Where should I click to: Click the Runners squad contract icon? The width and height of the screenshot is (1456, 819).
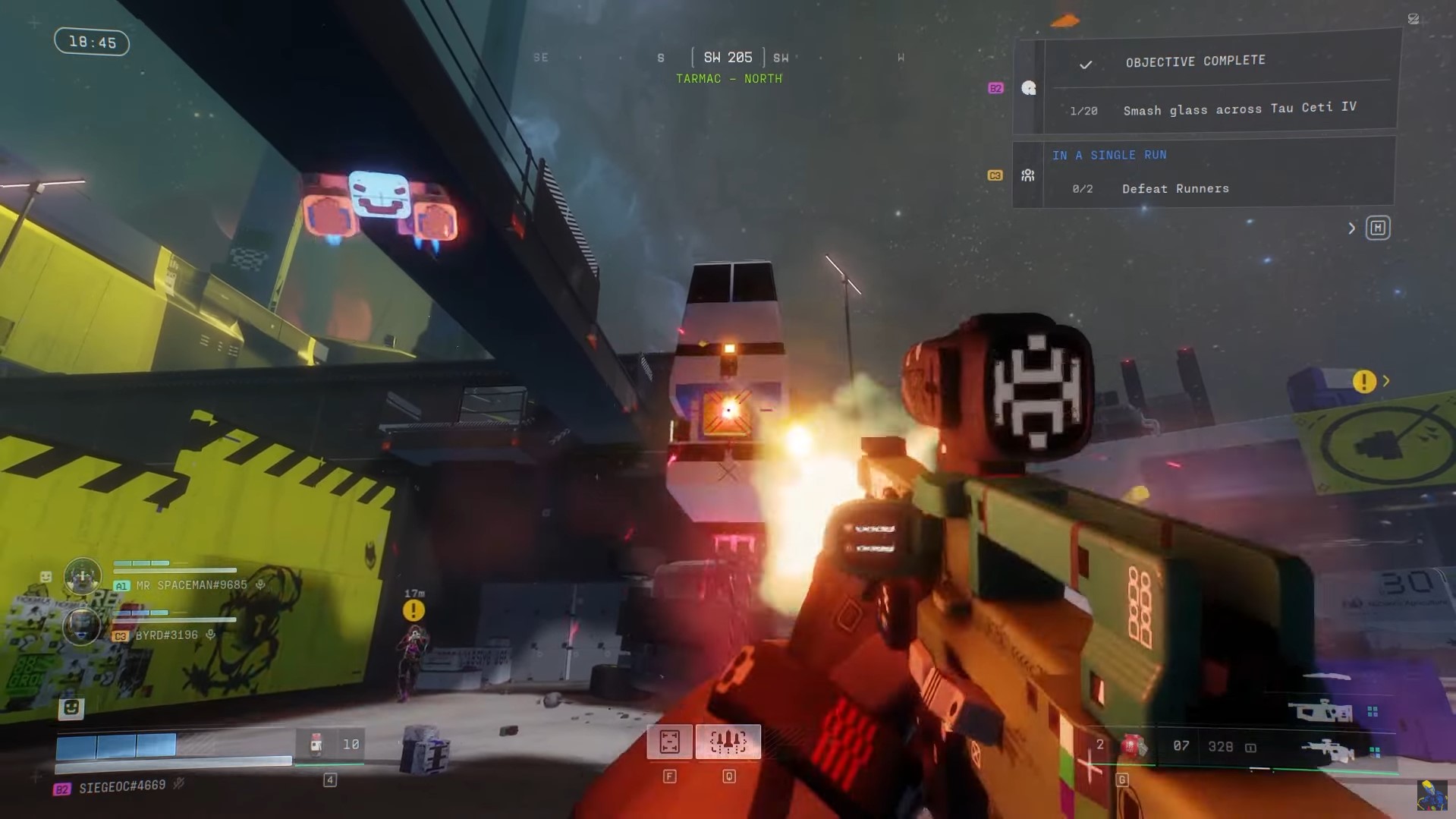[1028, 175]
